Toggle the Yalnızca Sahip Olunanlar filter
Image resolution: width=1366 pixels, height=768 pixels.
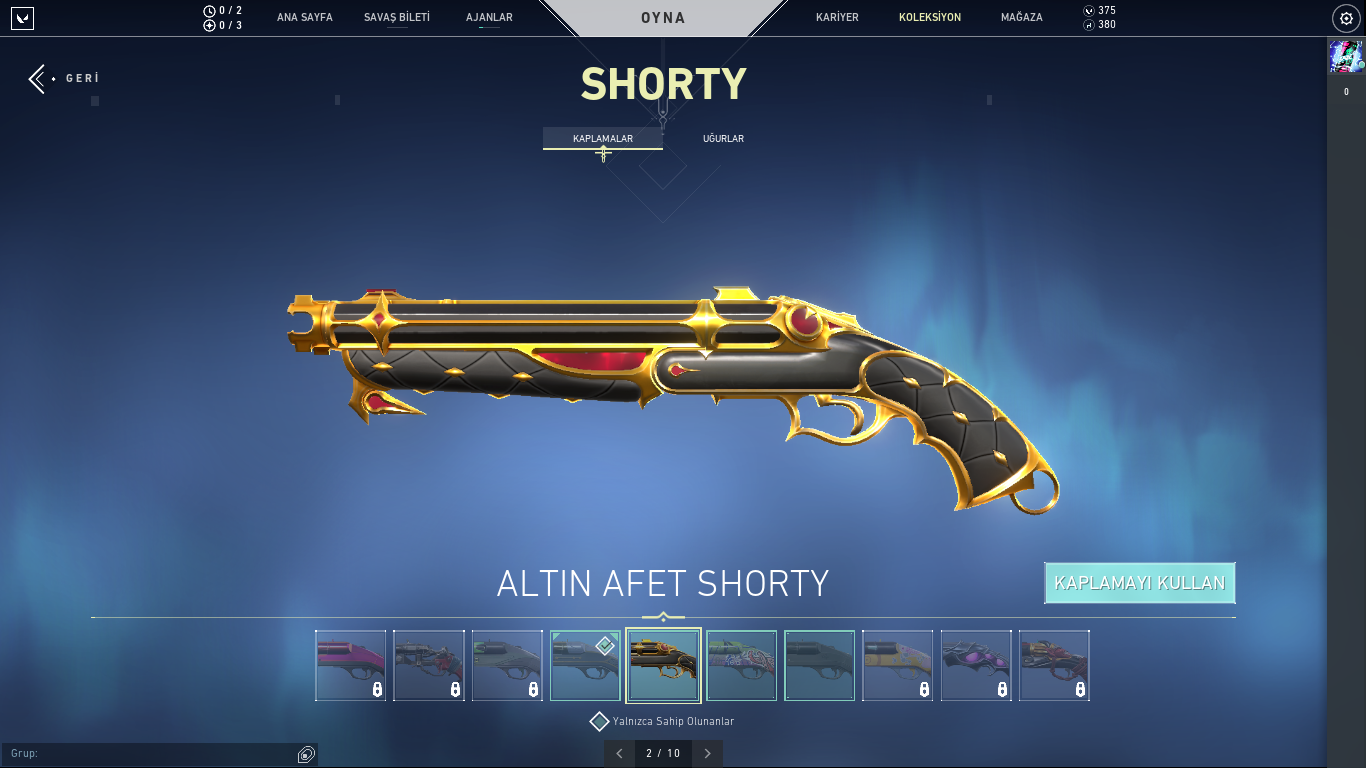pyautogui.click(x=600, y=721)
